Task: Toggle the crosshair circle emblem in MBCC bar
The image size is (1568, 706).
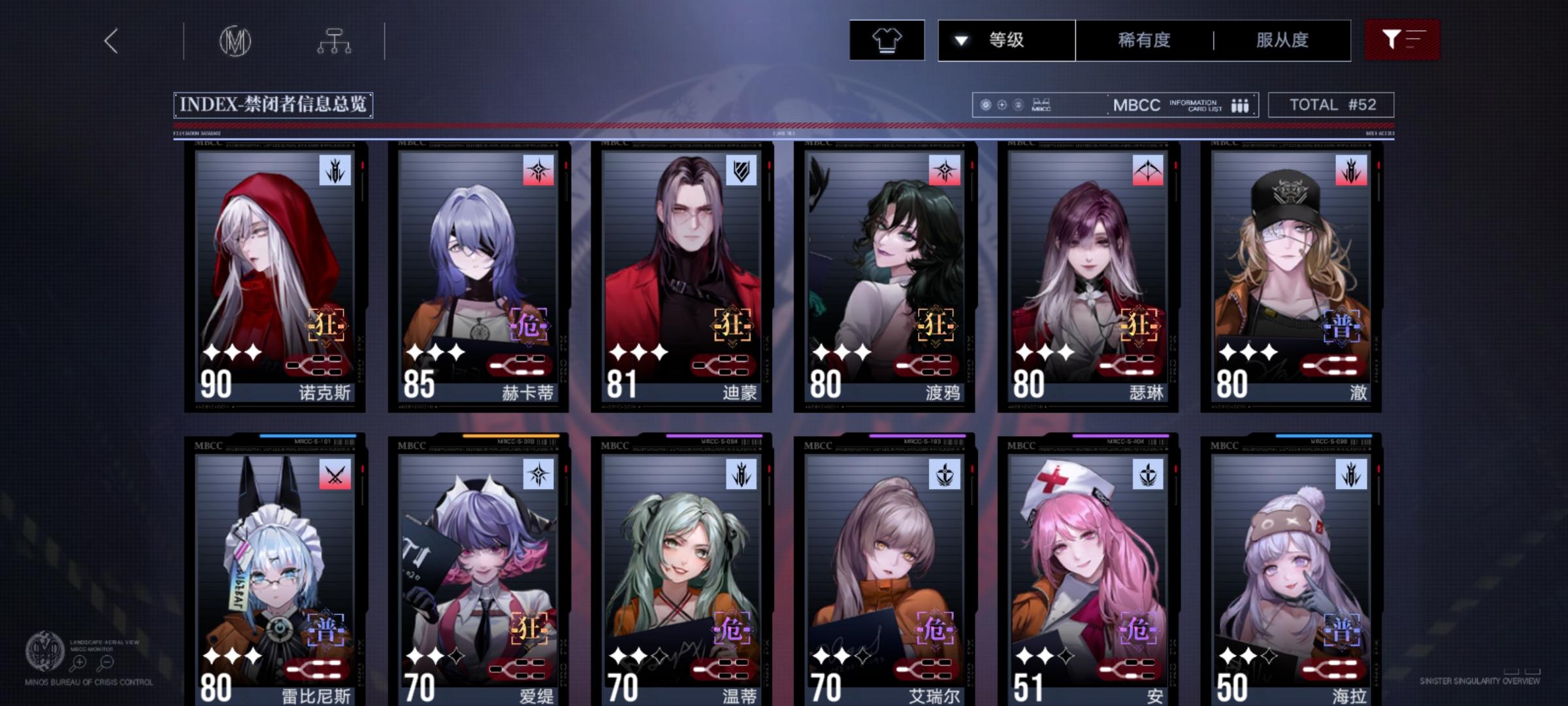Action: coord(1002,105)
